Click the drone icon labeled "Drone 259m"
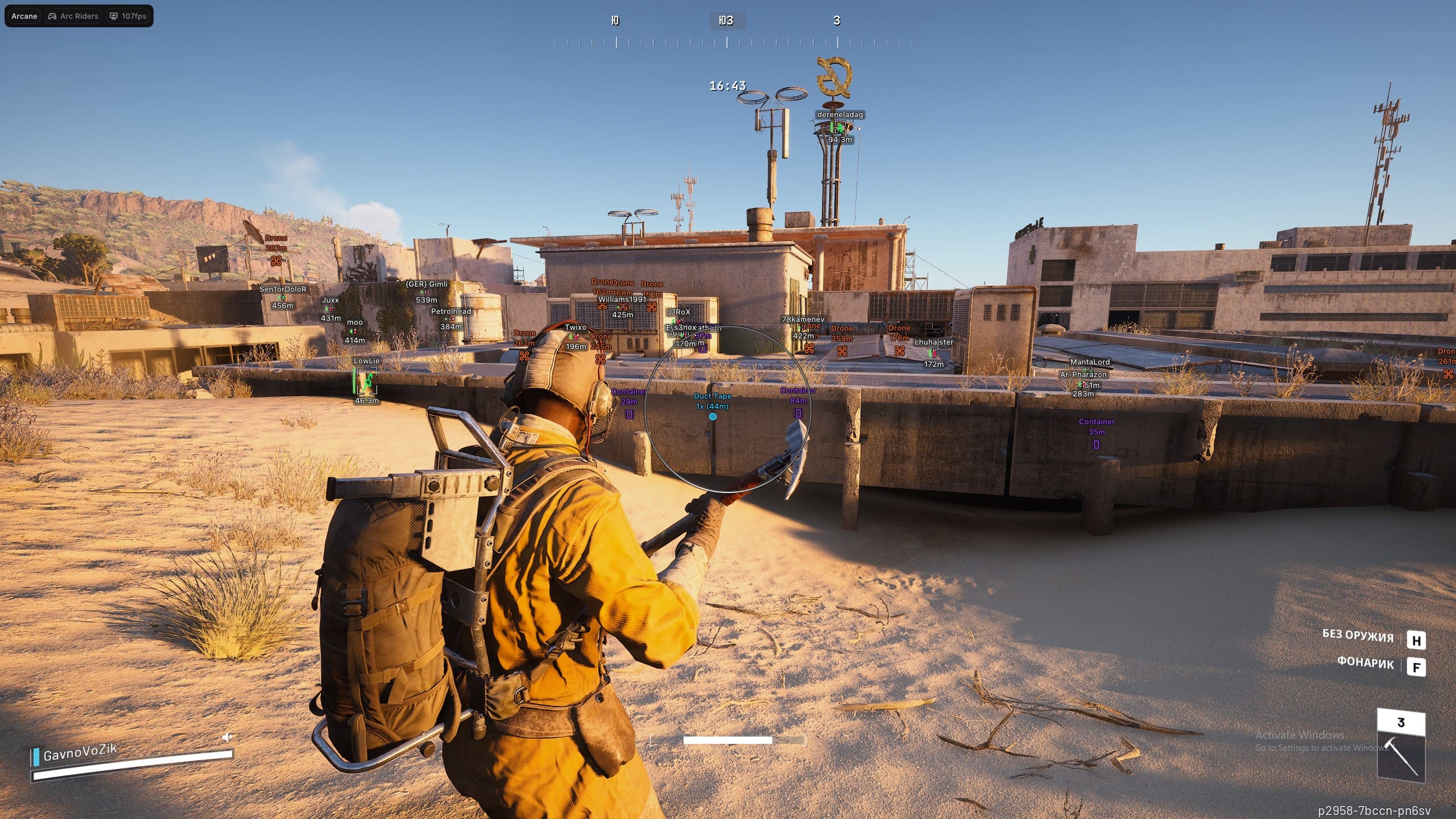The height and width of the screenshot is (819, 1456). tap(842, 351)
